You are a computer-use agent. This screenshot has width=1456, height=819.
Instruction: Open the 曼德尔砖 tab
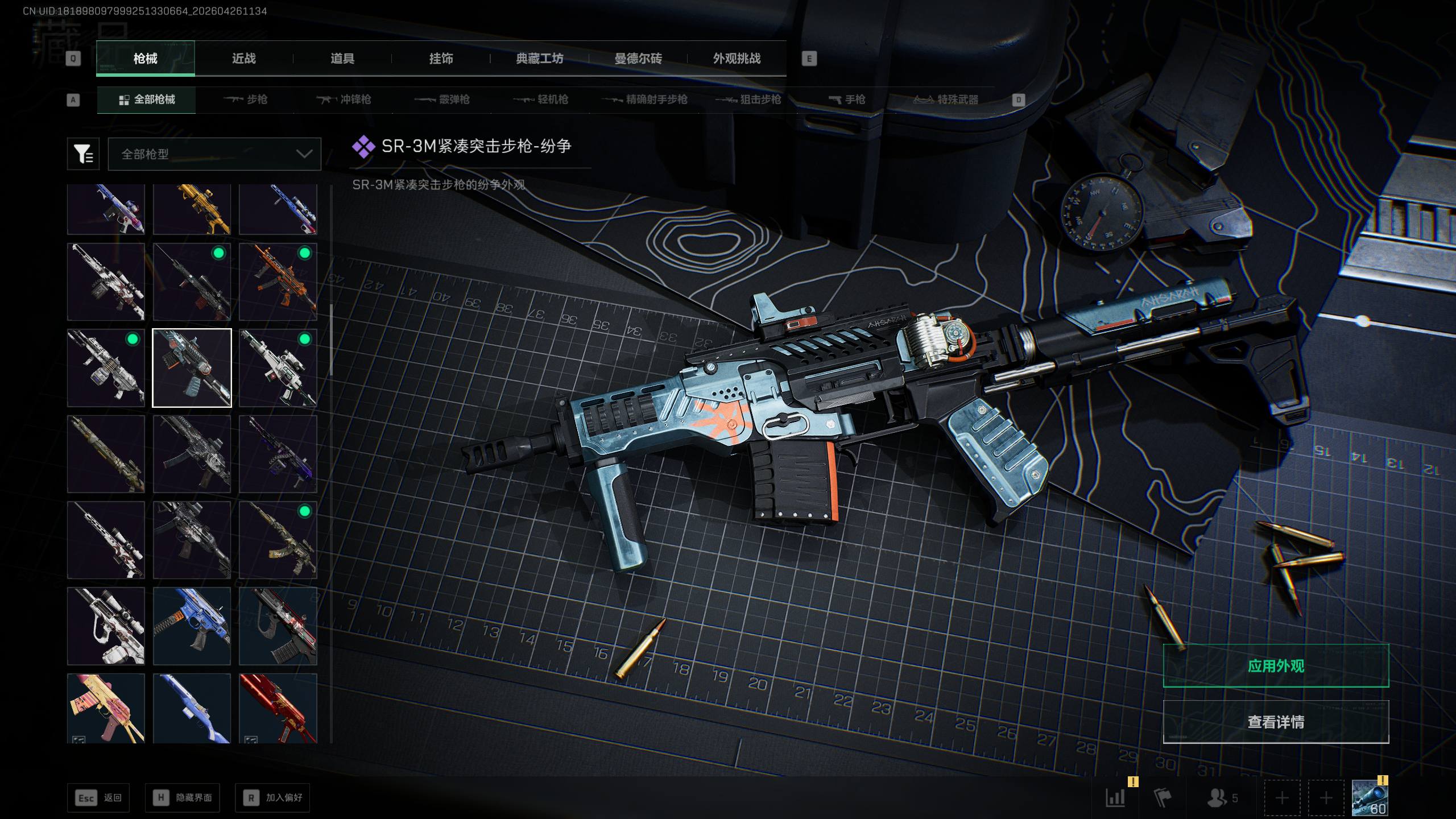638,59
